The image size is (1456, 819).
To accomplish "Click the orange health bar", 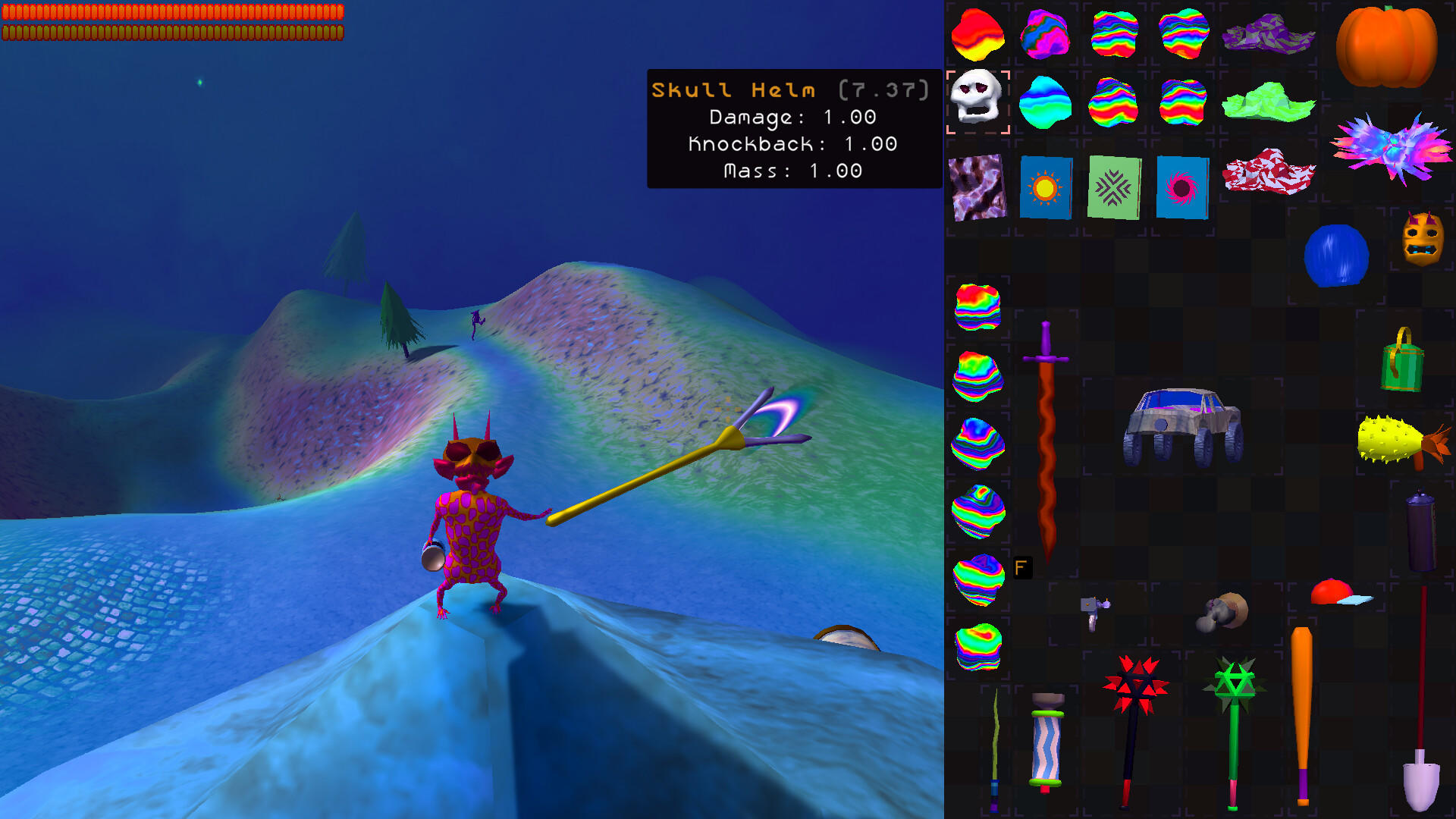I will click(x=171, y=11).
